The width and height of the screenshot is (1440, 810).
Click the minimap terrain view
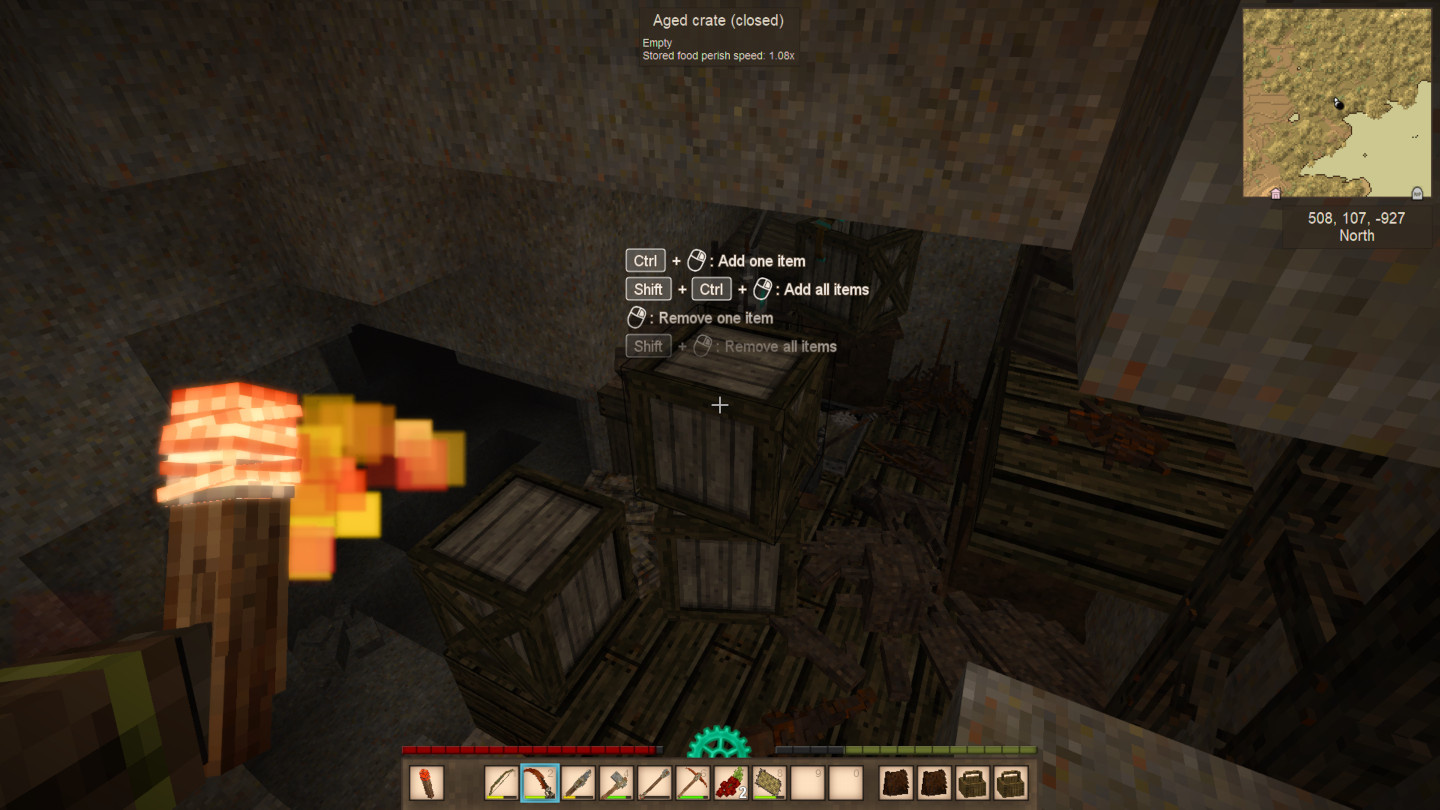pos(1337,103)
